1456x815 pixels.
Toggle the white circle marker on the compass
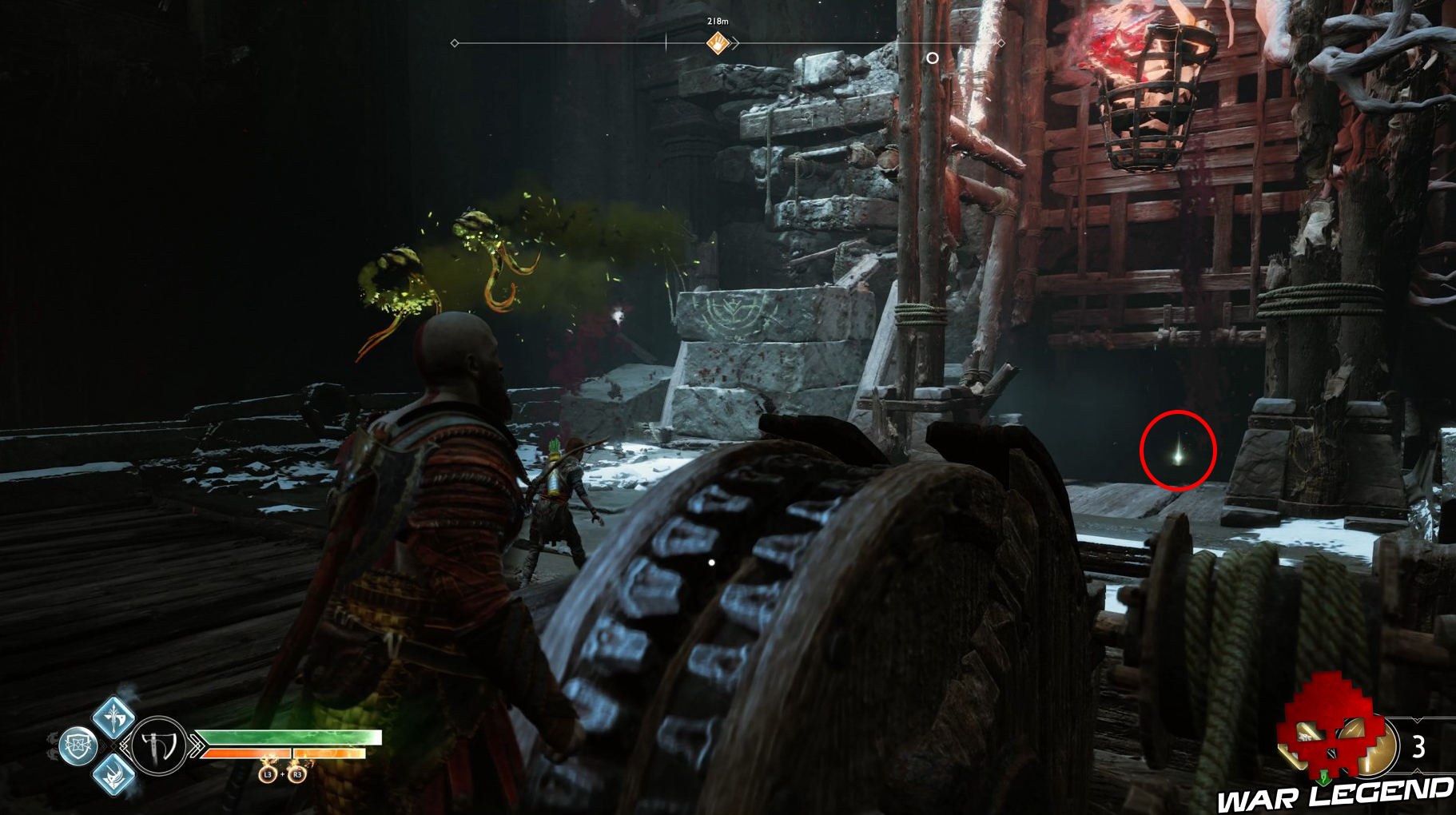click(x=933, y=58)
